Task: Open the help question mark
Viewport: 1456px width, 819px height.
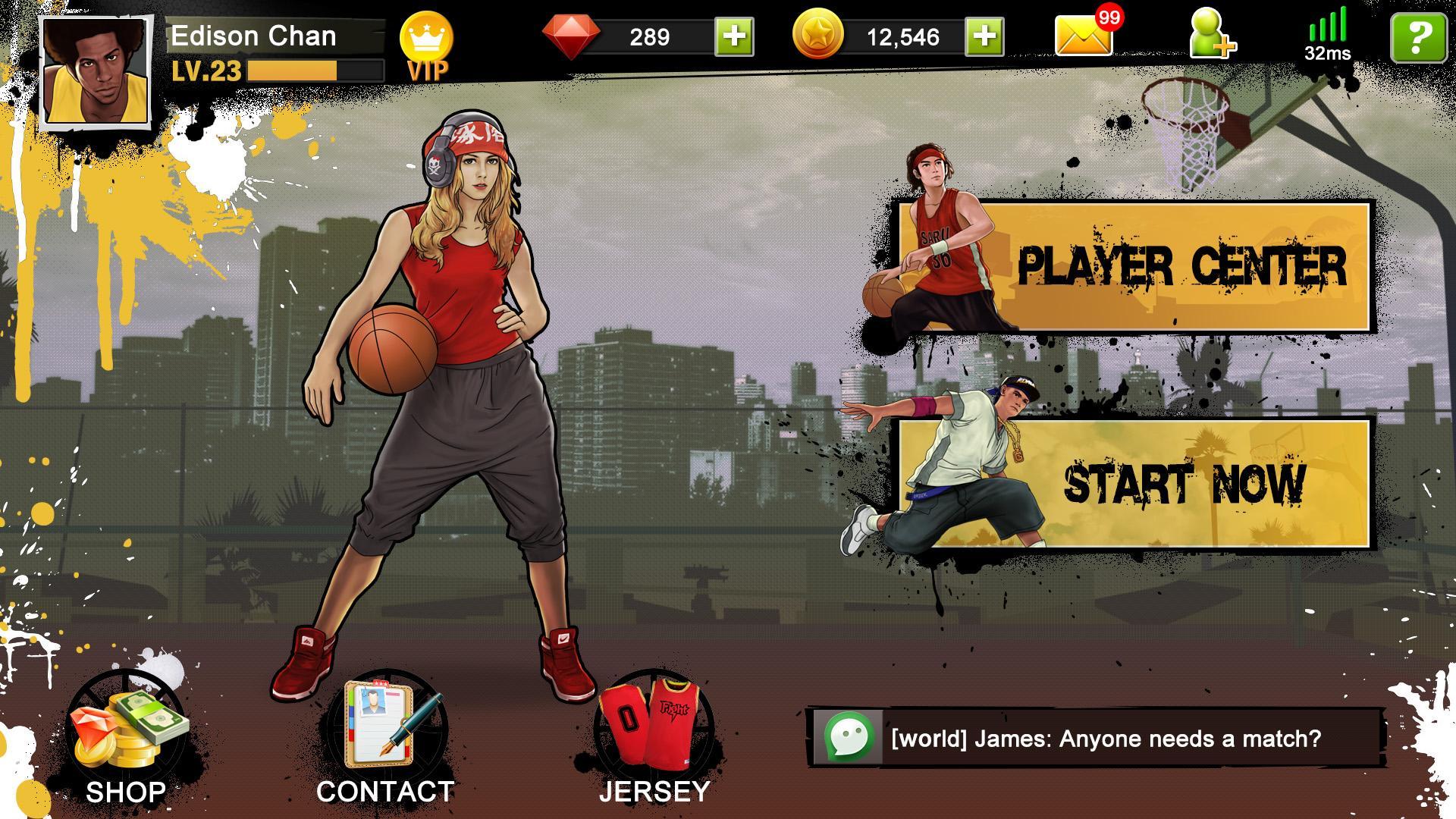Action: click(1420, 36)
